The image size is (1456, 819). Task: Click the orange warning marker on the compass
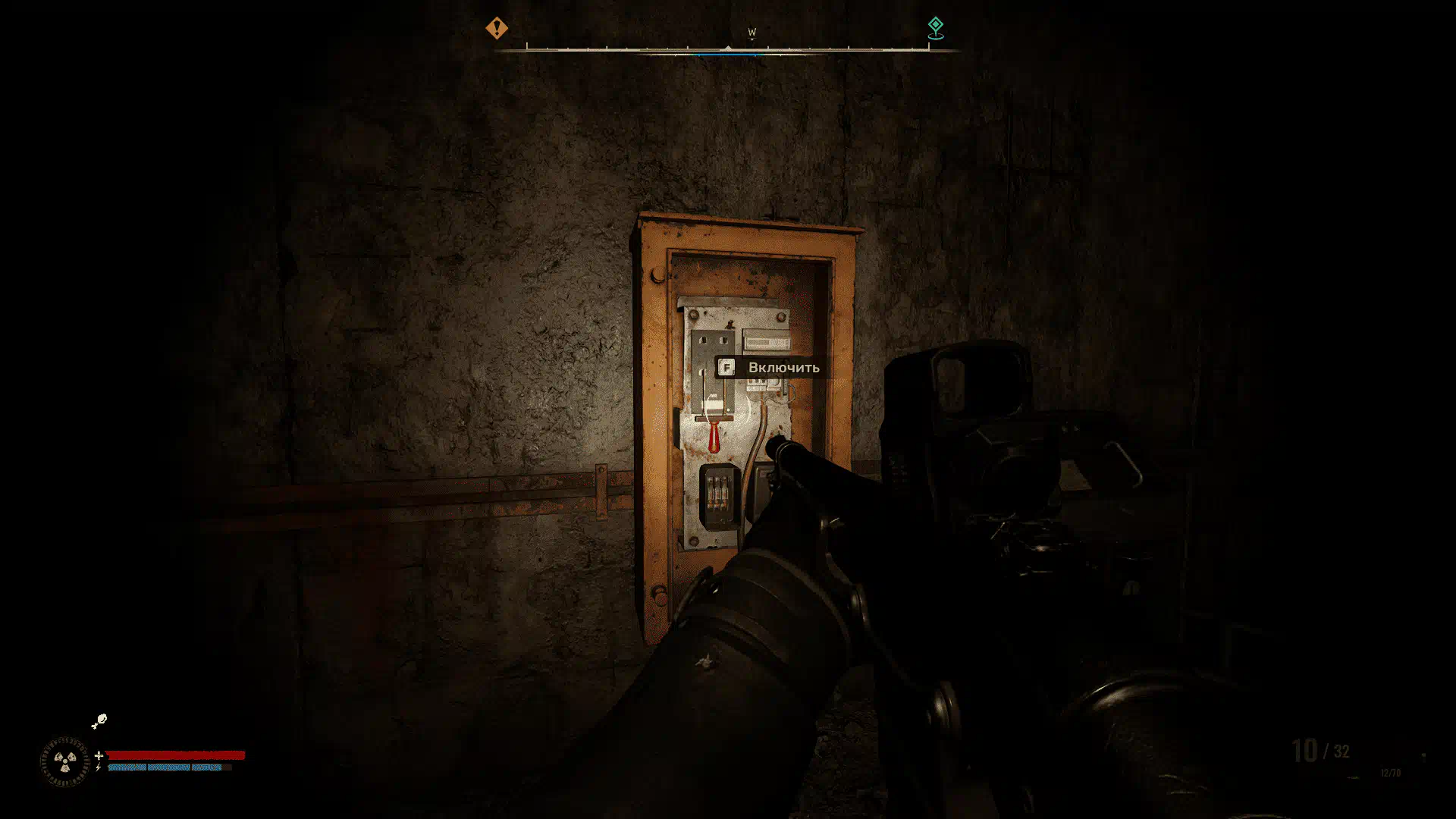(x=497, y=28)
